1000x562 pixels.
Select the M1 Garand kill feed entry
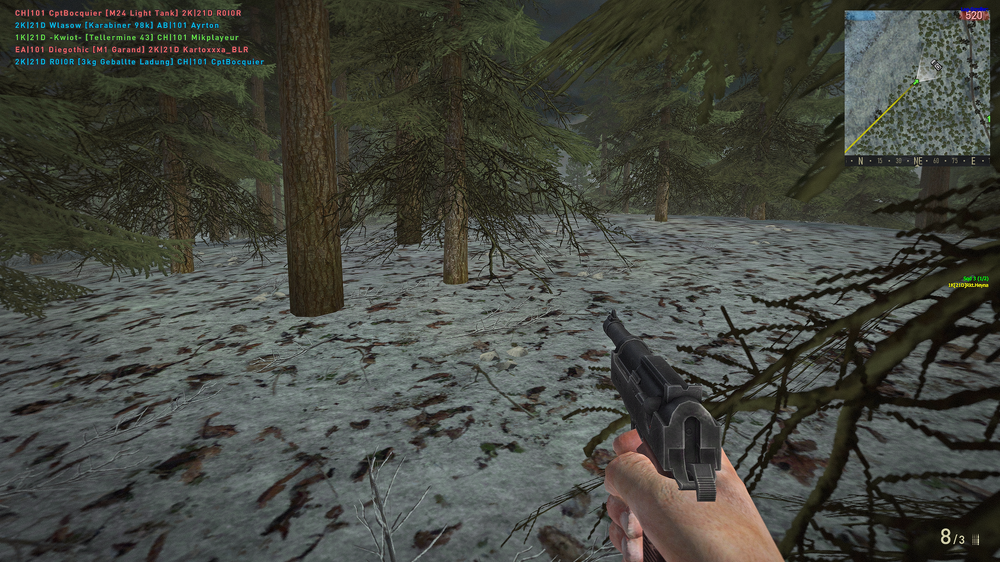point(131,49)
